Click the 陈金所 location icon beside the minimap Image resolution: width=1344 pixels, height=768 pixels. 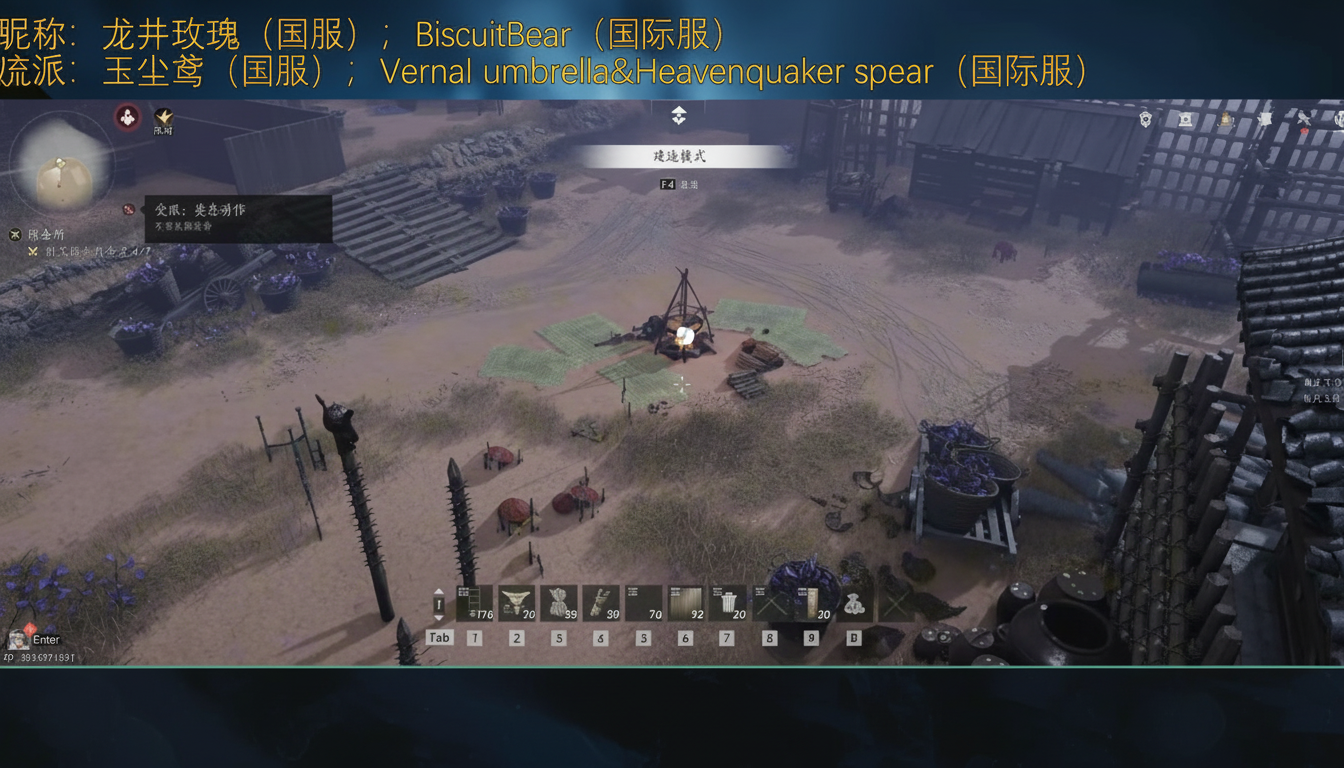[x=15, y=236]
